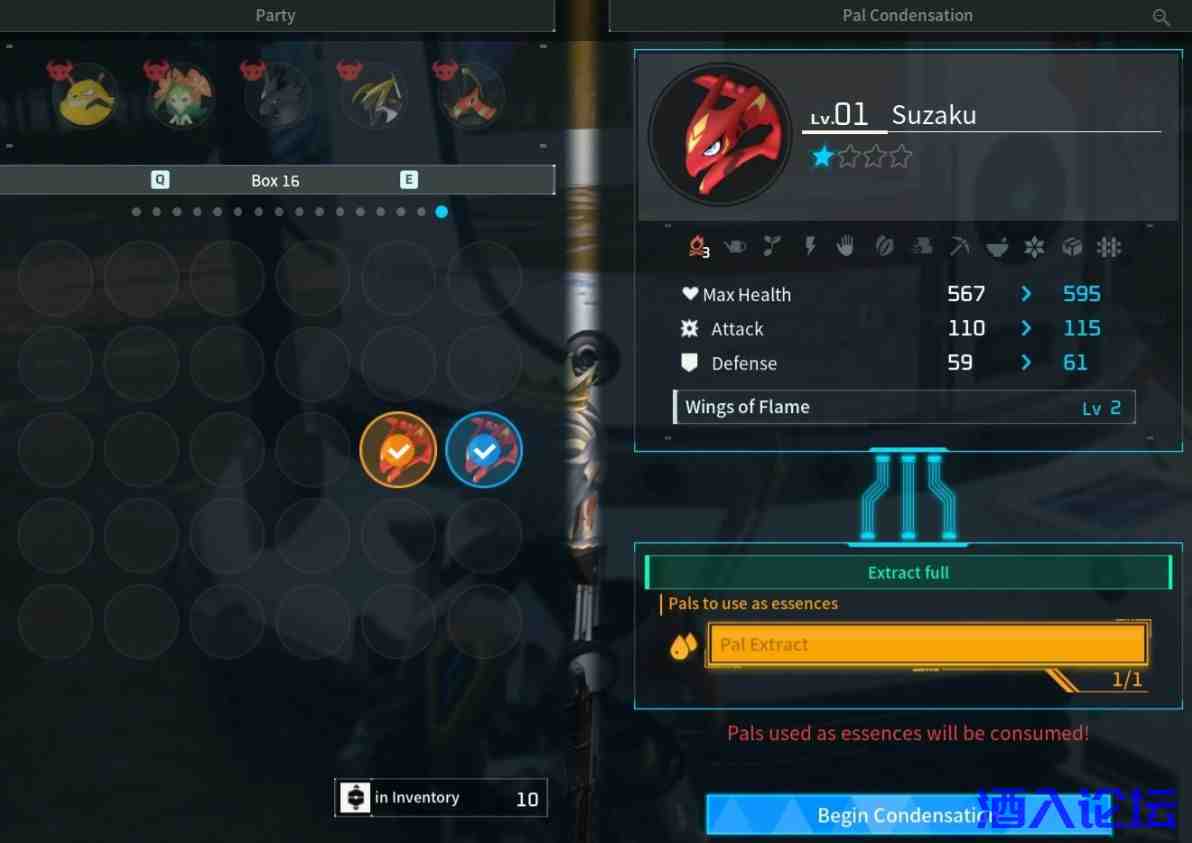
Task: Select the Pal Extract essence bar
Action: tap(926, 644)
